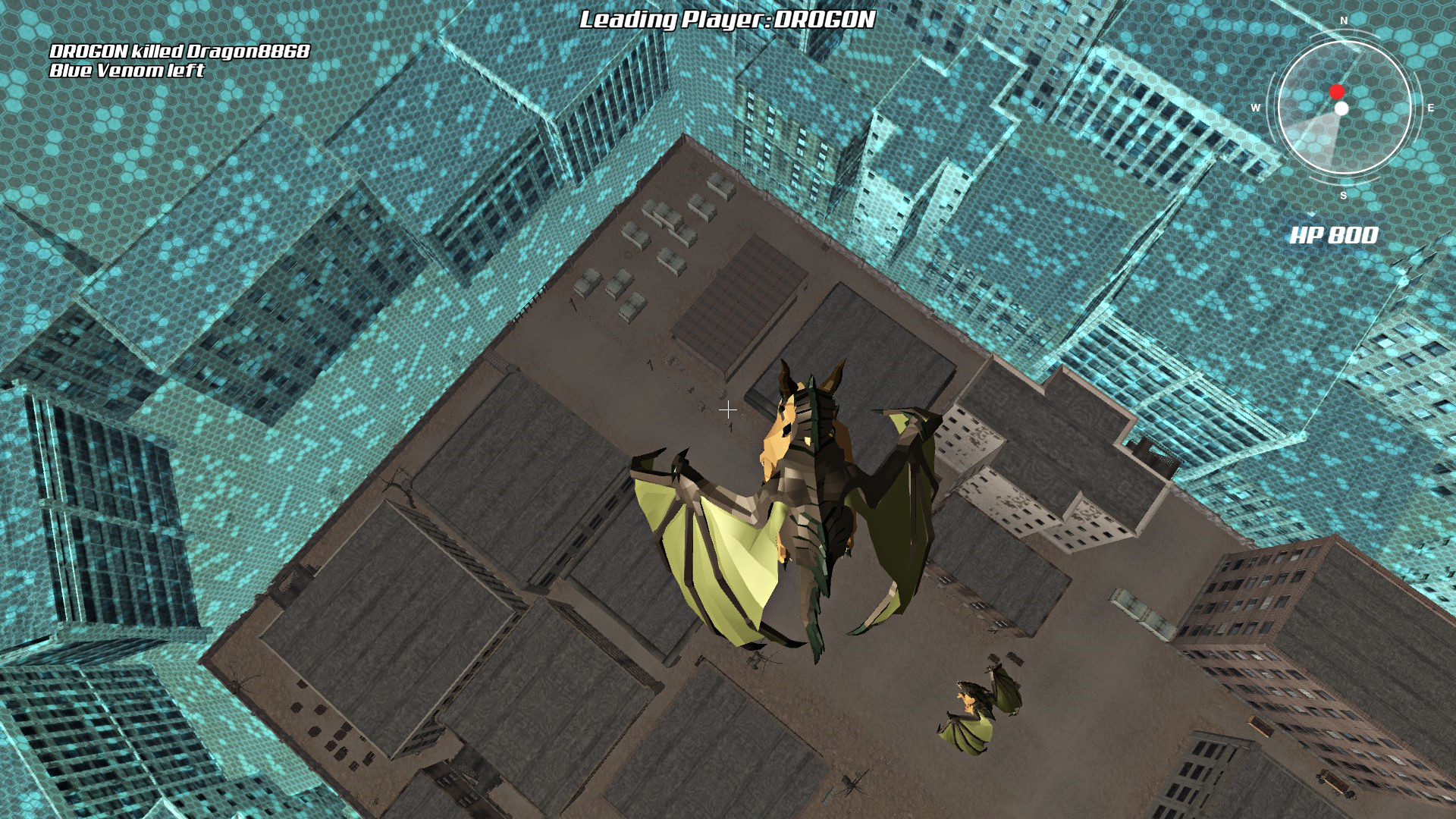
Task: Click the E marker on the compass
Action: tap(1431, 106)
